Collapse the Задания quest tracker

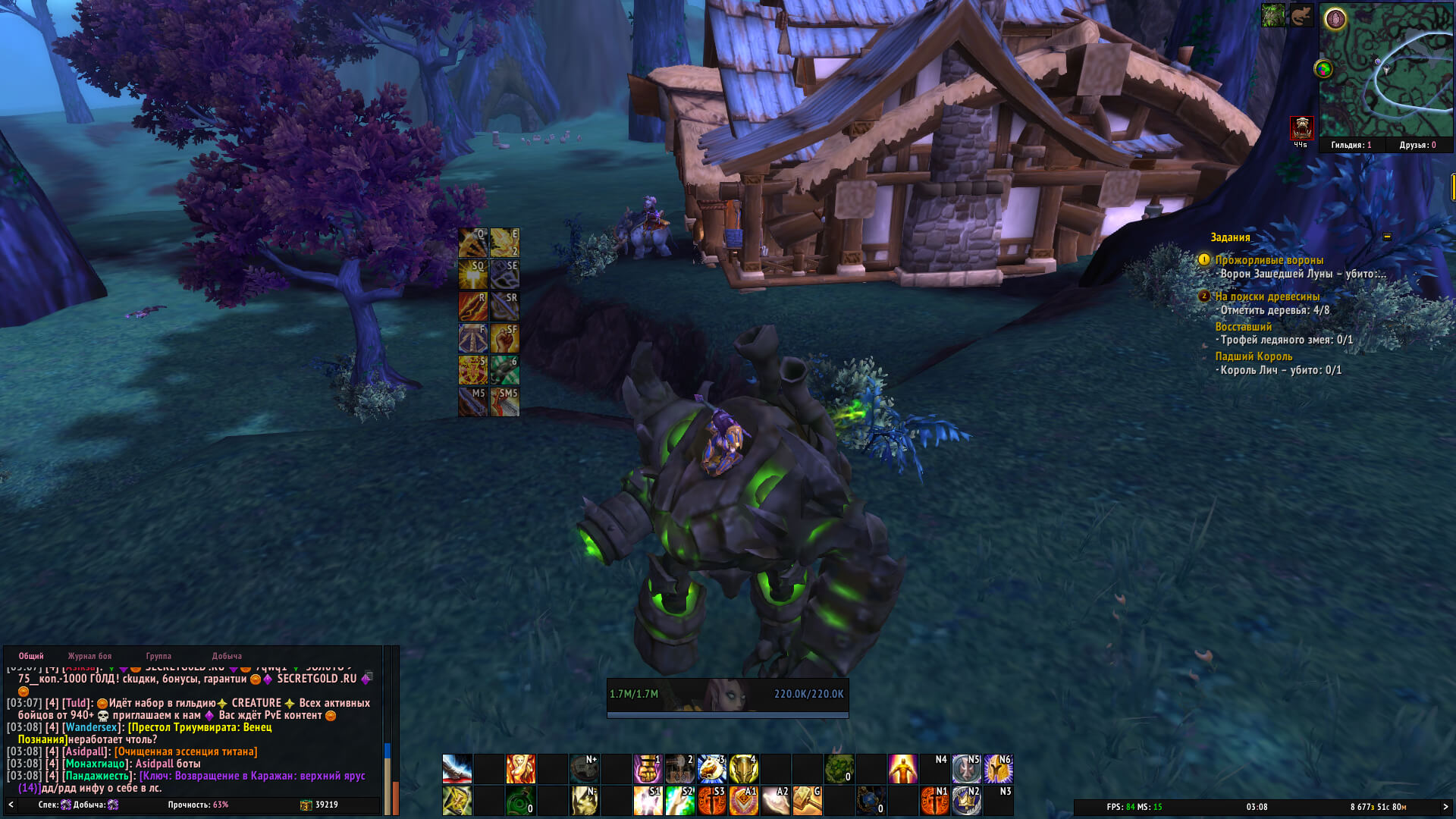pos(1387,237)
